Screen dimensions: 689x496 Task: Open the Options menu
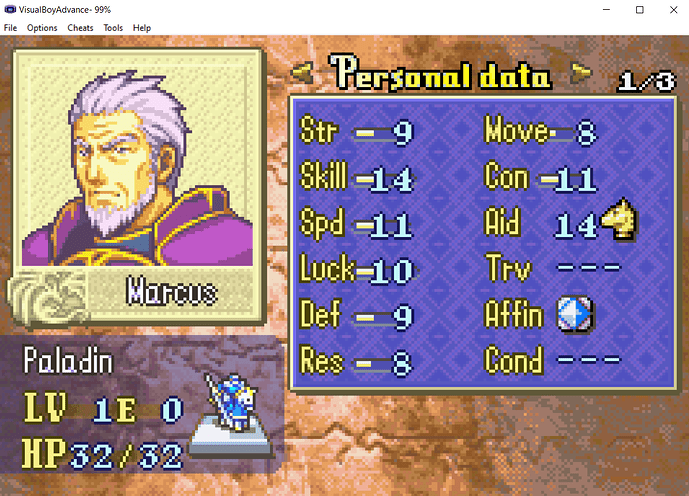pos(42,27)
